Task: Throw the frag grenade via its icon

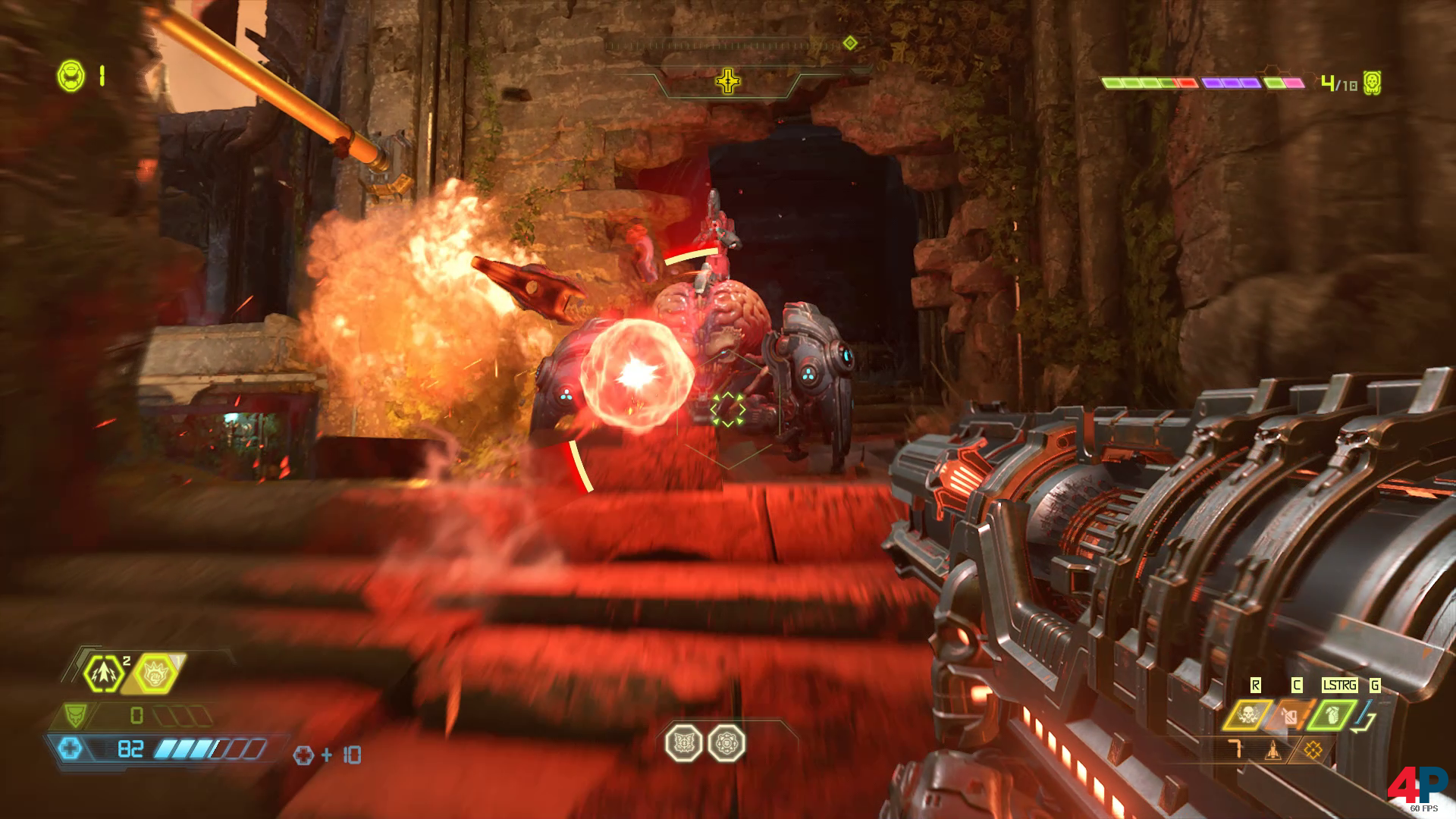Action: pyautogui.click(x=1332, y=714)
